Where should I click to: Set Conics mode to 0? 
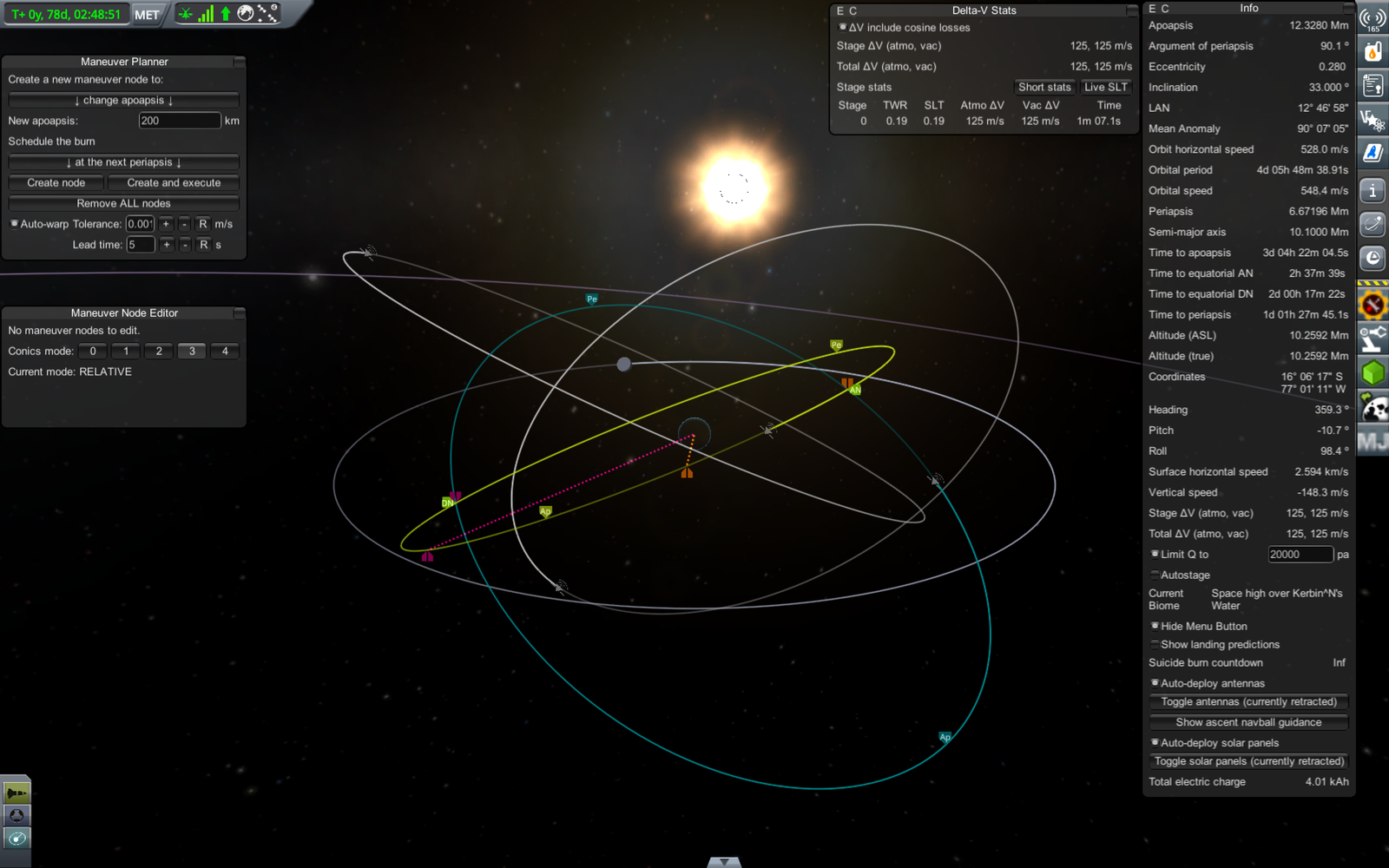(x=93, y=352)
